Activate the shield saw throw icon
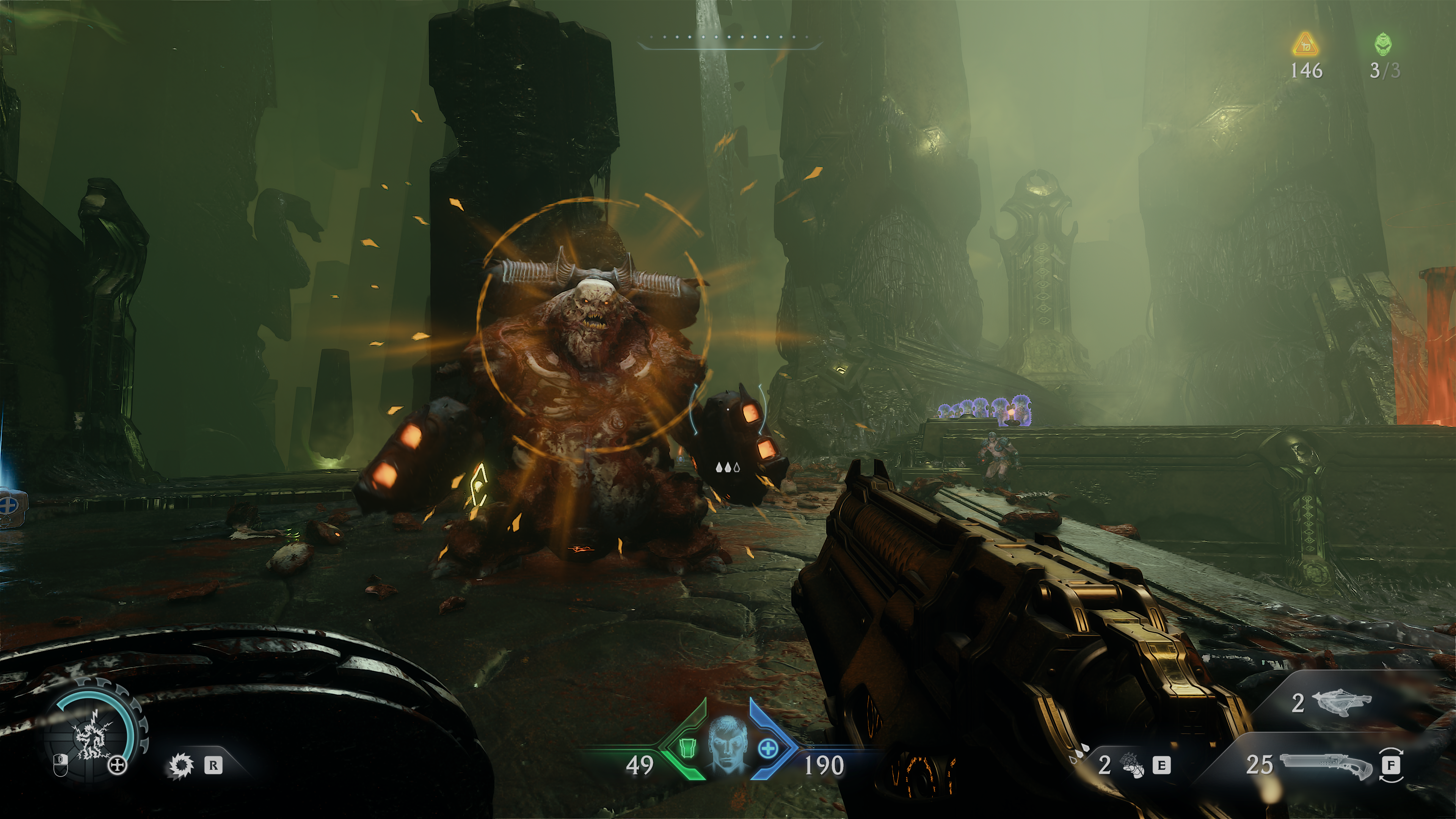The width and height of the screenshot is (1456, 819). coord(181,766)
